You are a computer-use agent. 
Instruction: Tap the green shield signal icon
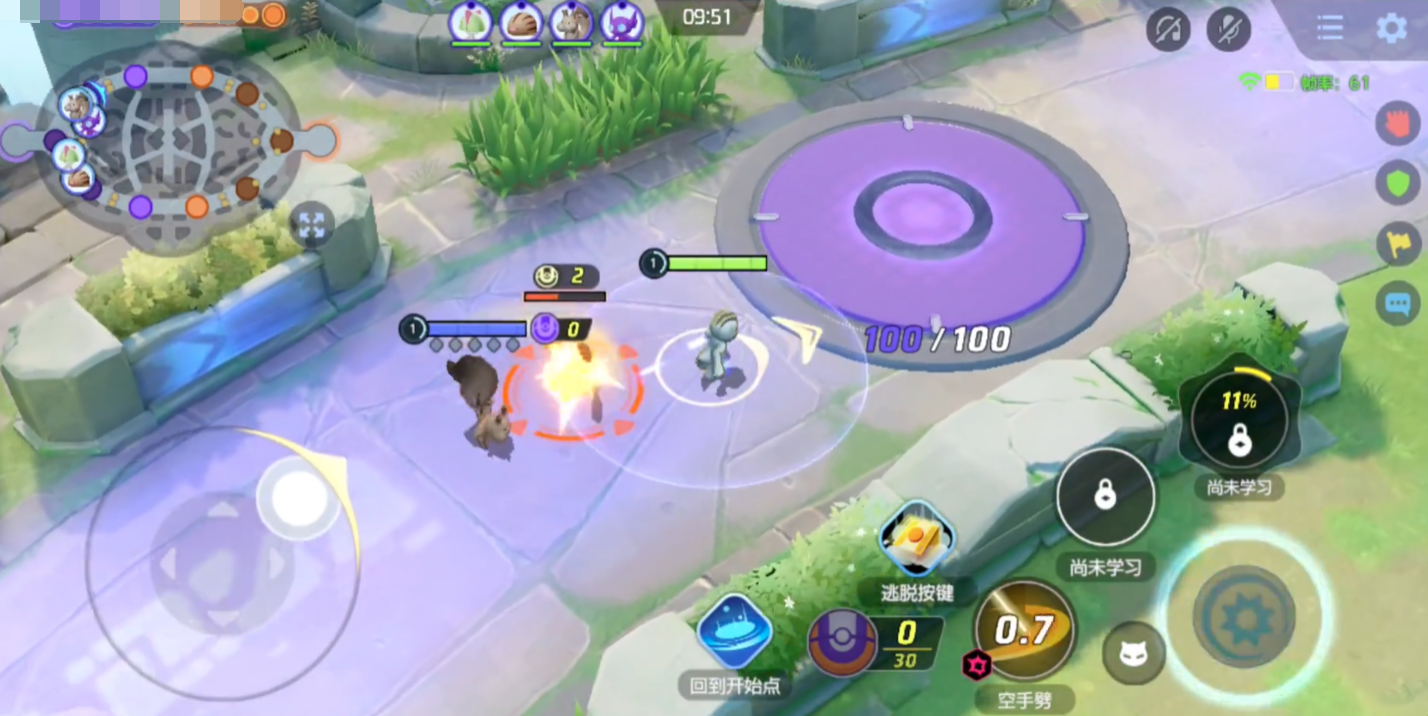1397,183
